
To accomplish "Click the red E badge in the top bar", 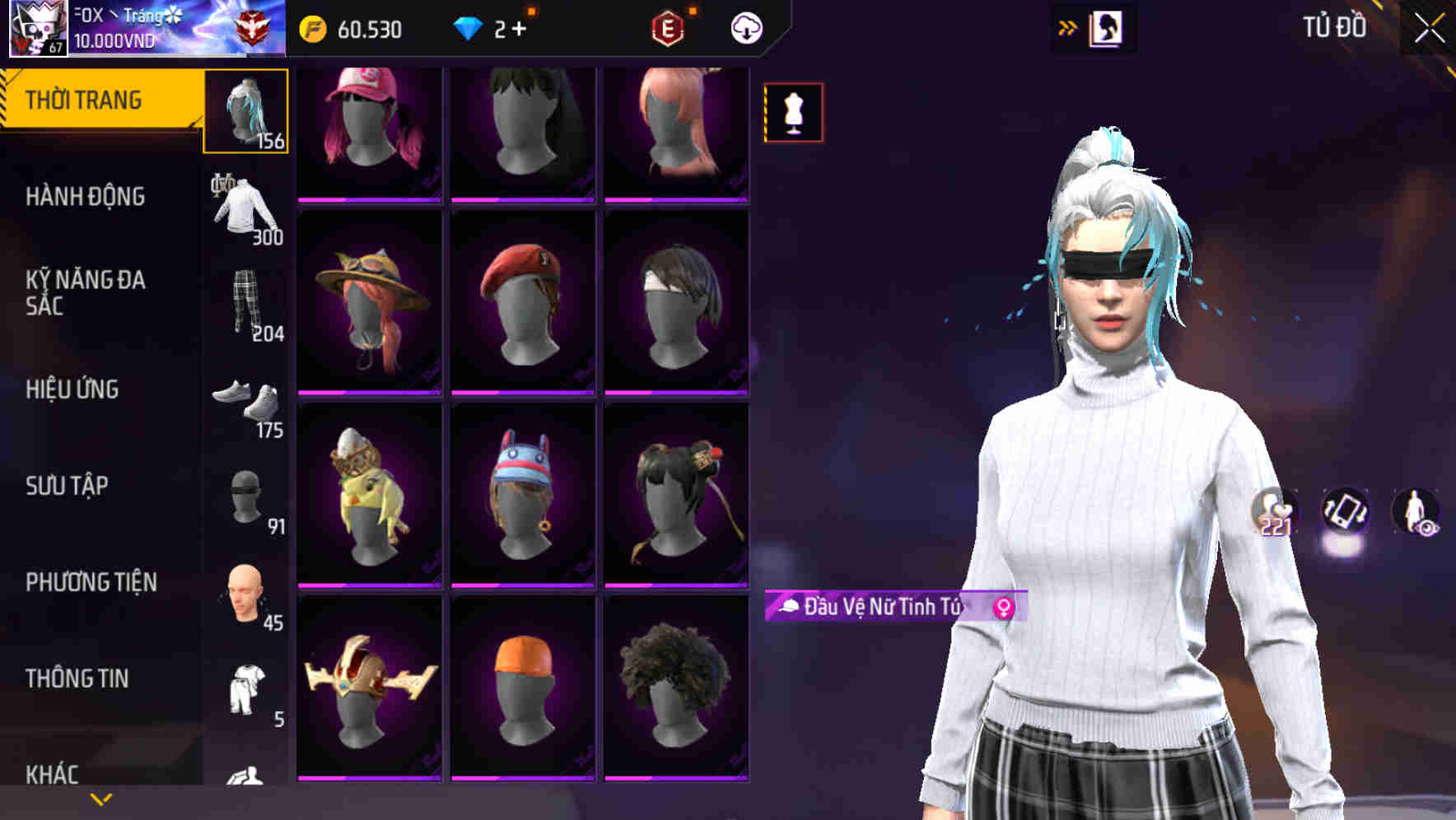I will click(666, 27).
